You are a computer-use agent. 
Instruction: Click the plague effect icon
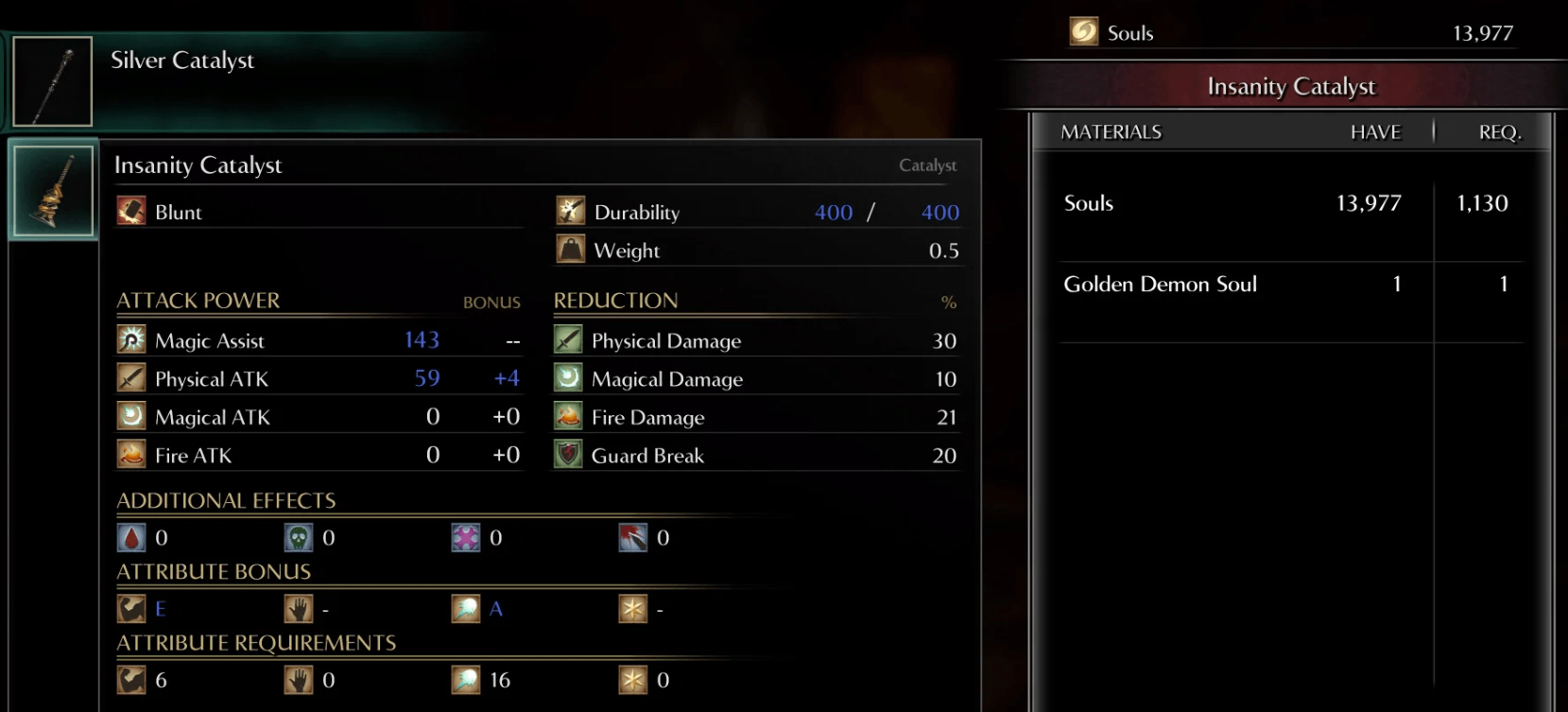(x=465, y=537)
